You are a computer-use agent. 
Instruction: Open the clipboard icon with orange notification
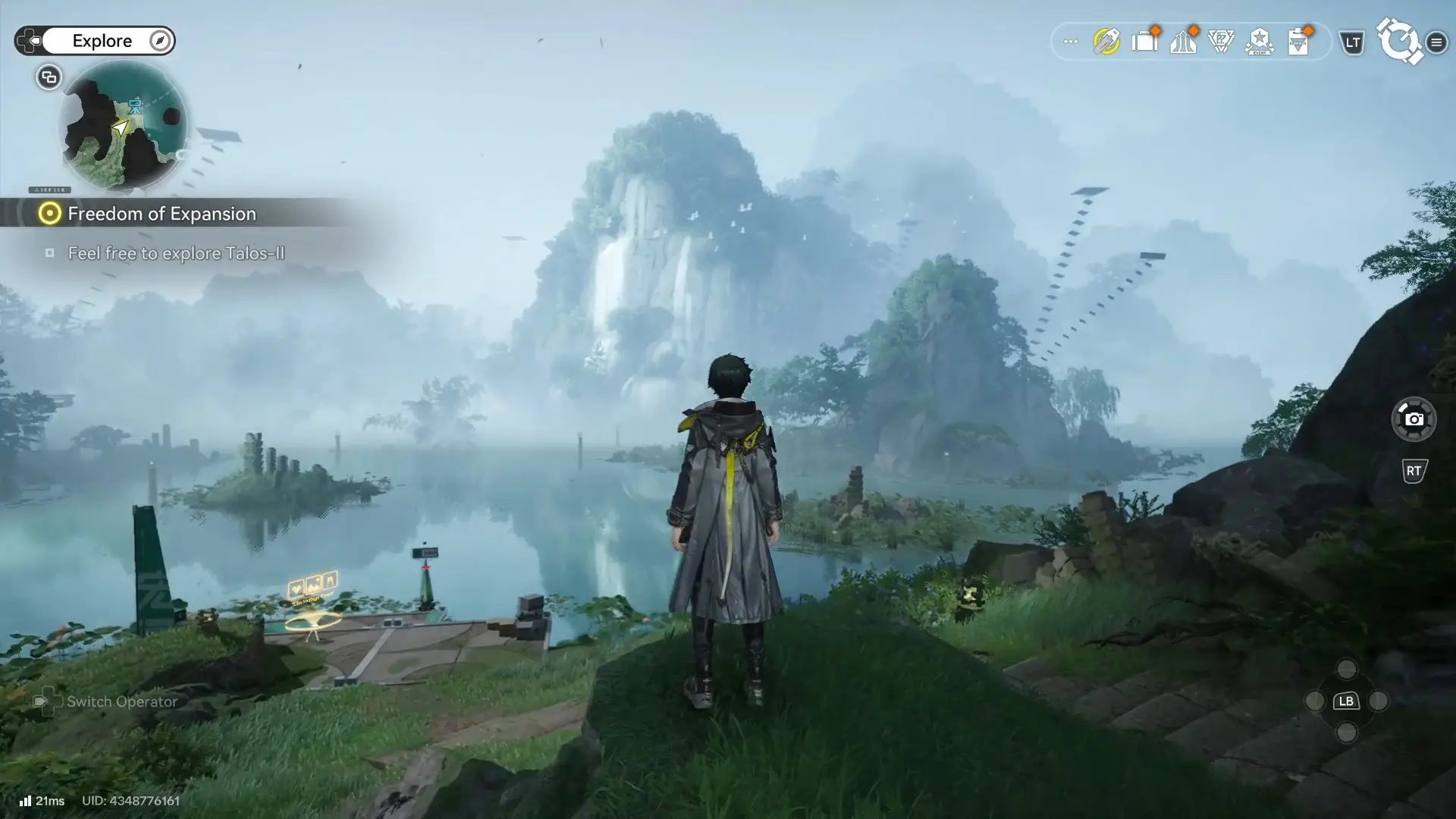1299,42
